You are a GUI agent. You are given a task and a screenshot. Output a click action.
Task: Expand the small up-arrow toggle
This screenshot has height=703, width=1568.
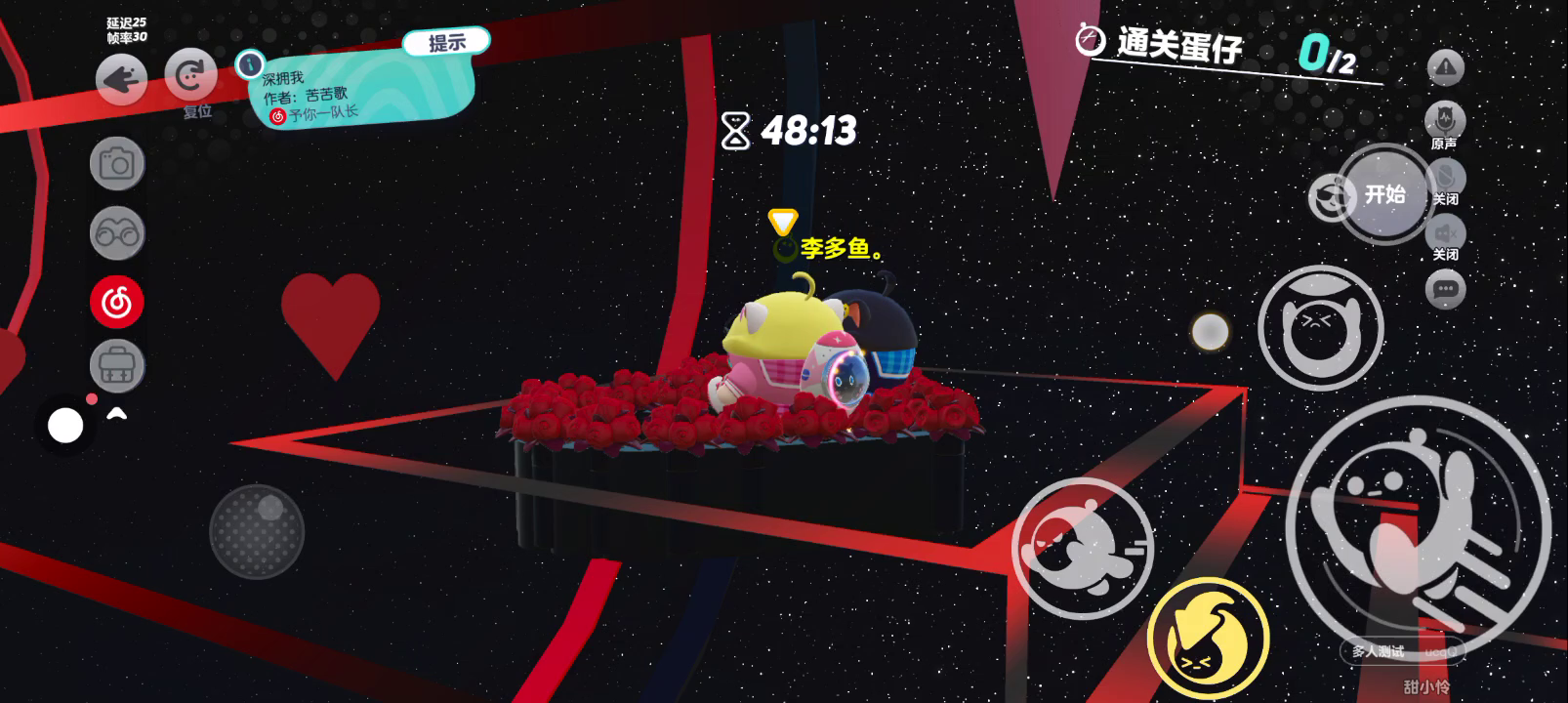117,415
